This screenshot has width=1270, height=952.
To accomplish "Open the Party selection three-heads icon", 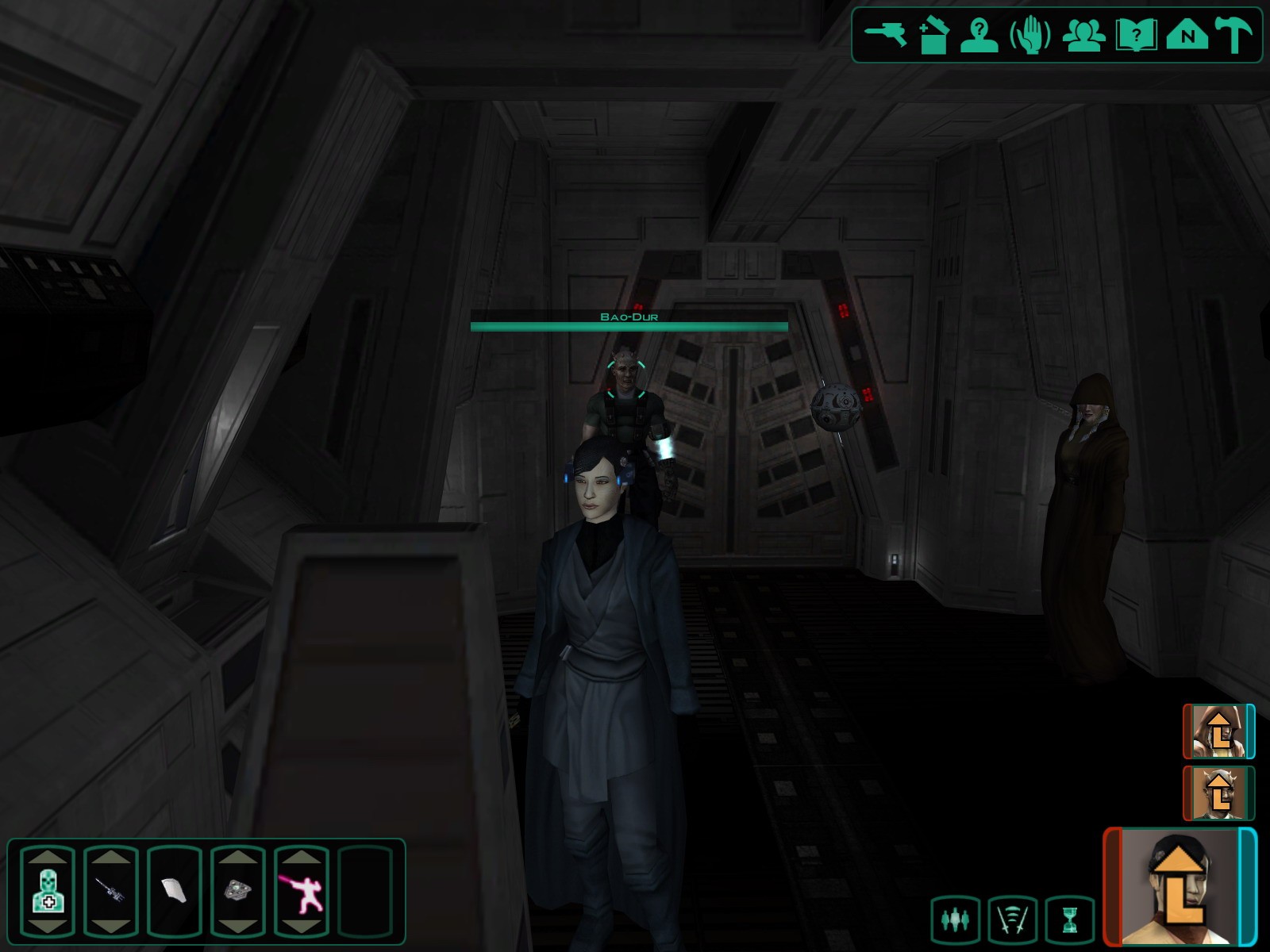I will (x=1083, y=35).
